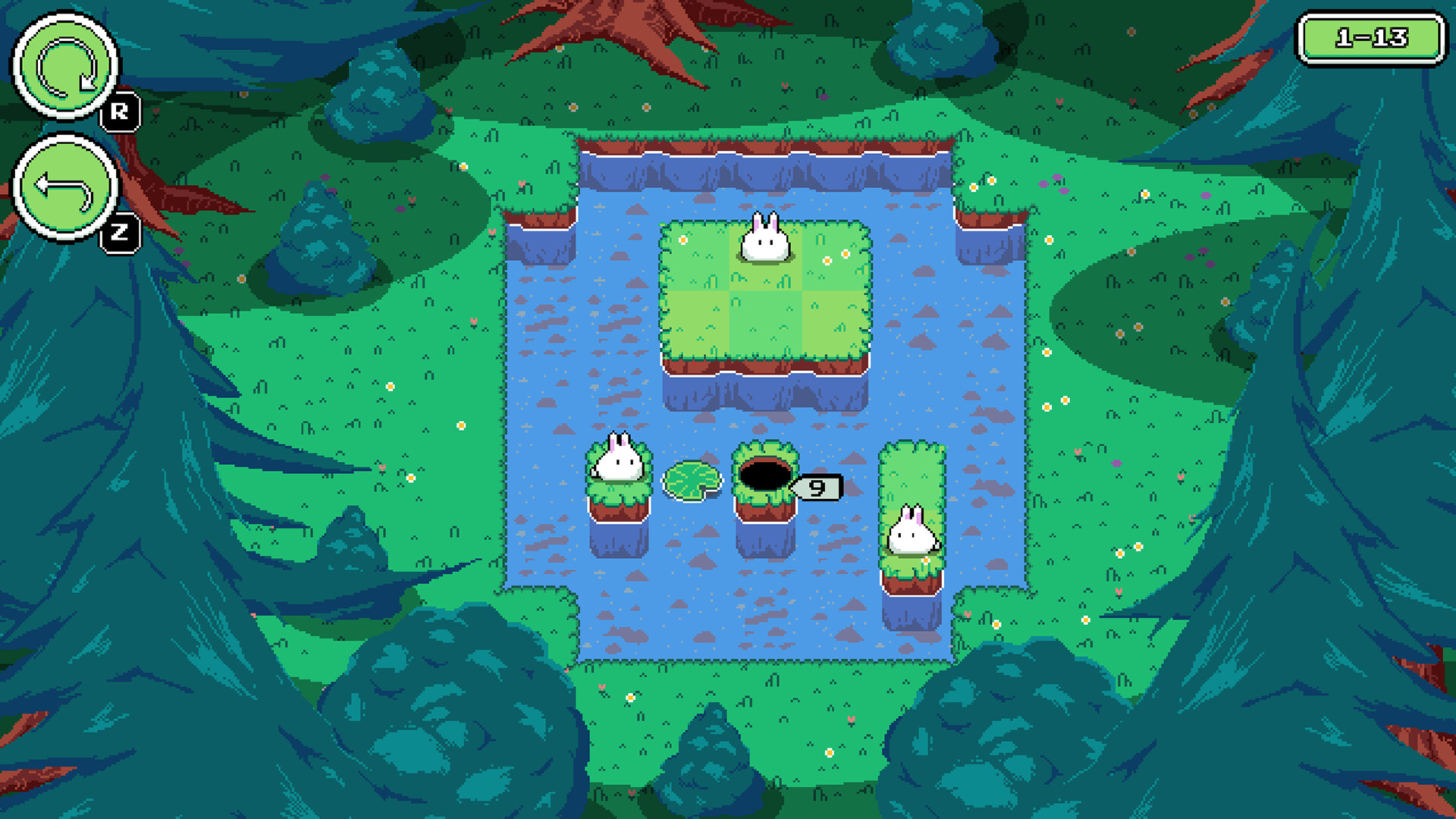Click the black hole in the grass pillar
Screen dimensions: 1456x819
tap(764, 475)
